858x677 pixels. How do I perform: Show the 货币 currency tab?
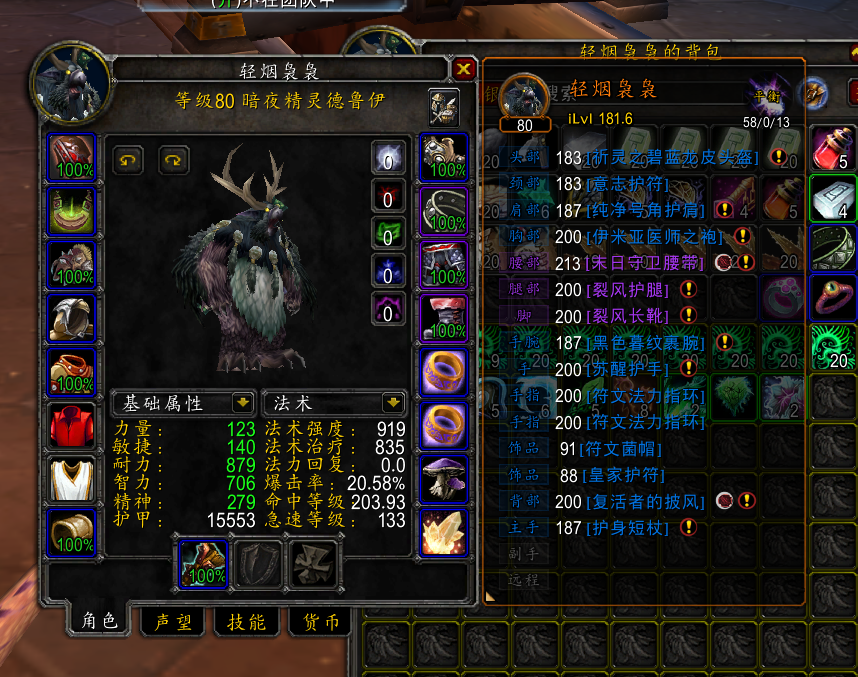[320, 622]
